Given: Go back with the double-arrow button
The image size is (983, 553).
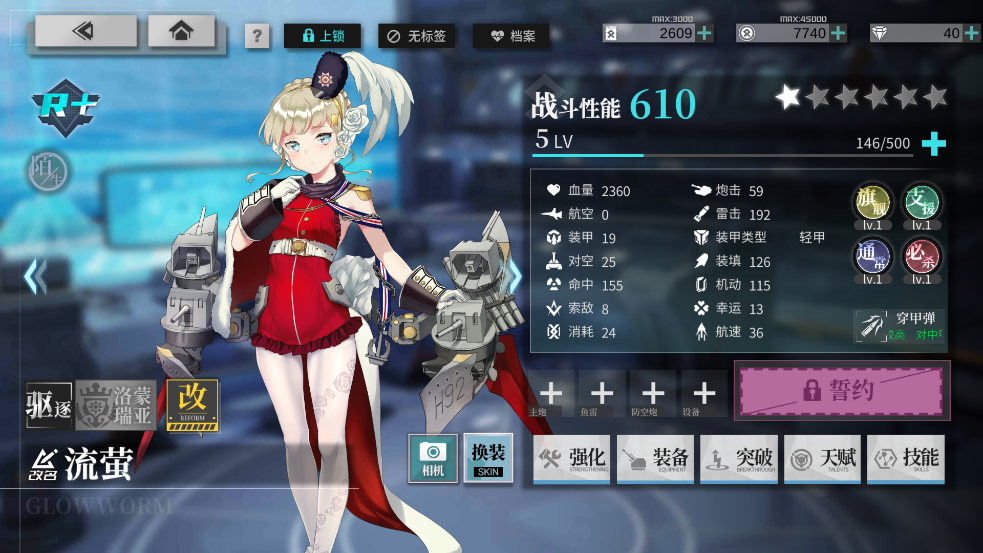Looking at the screenshot, I should [x=85, y=31].
